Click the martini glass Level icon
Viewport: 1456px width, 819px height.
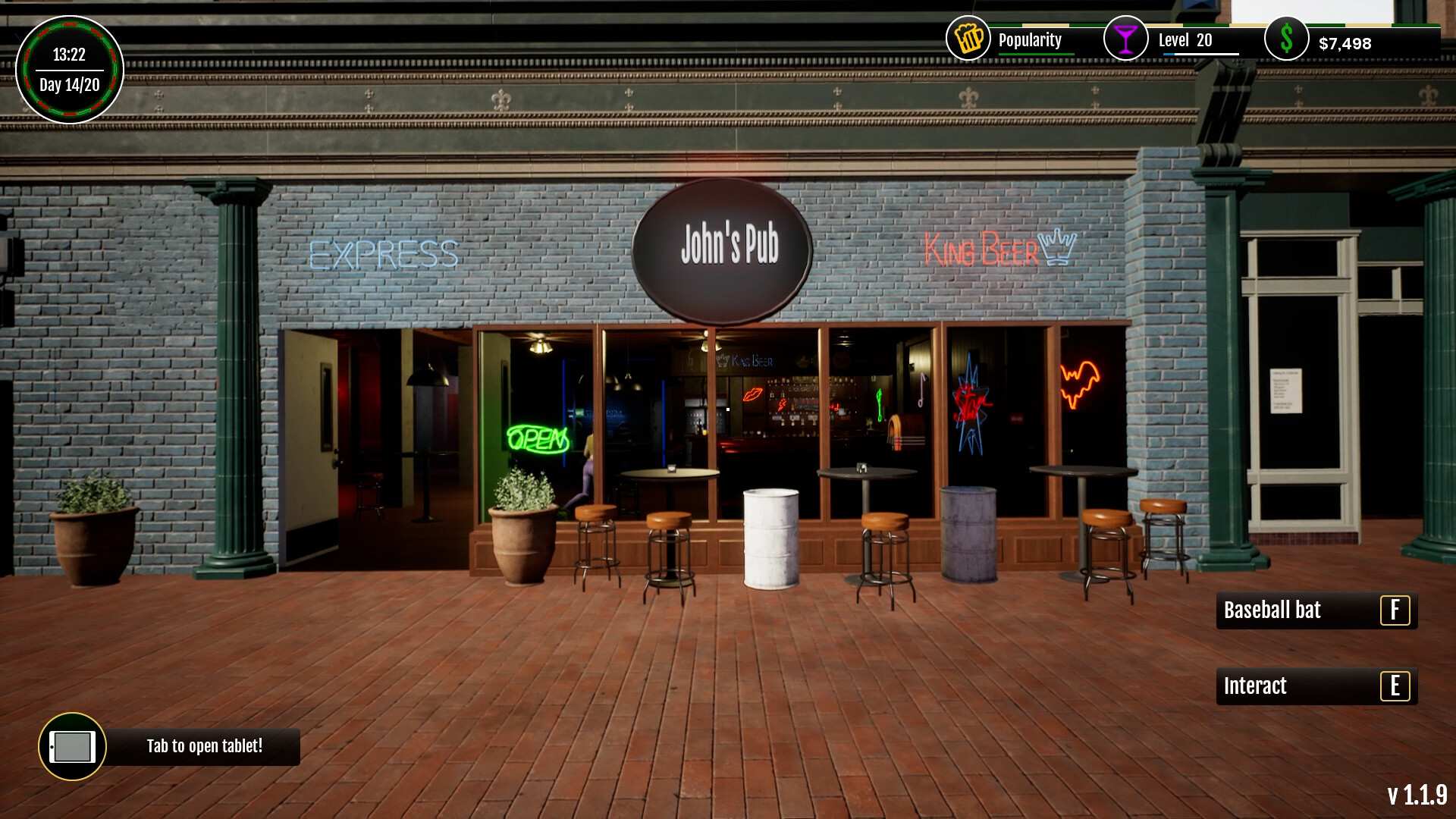[1127, 37]
